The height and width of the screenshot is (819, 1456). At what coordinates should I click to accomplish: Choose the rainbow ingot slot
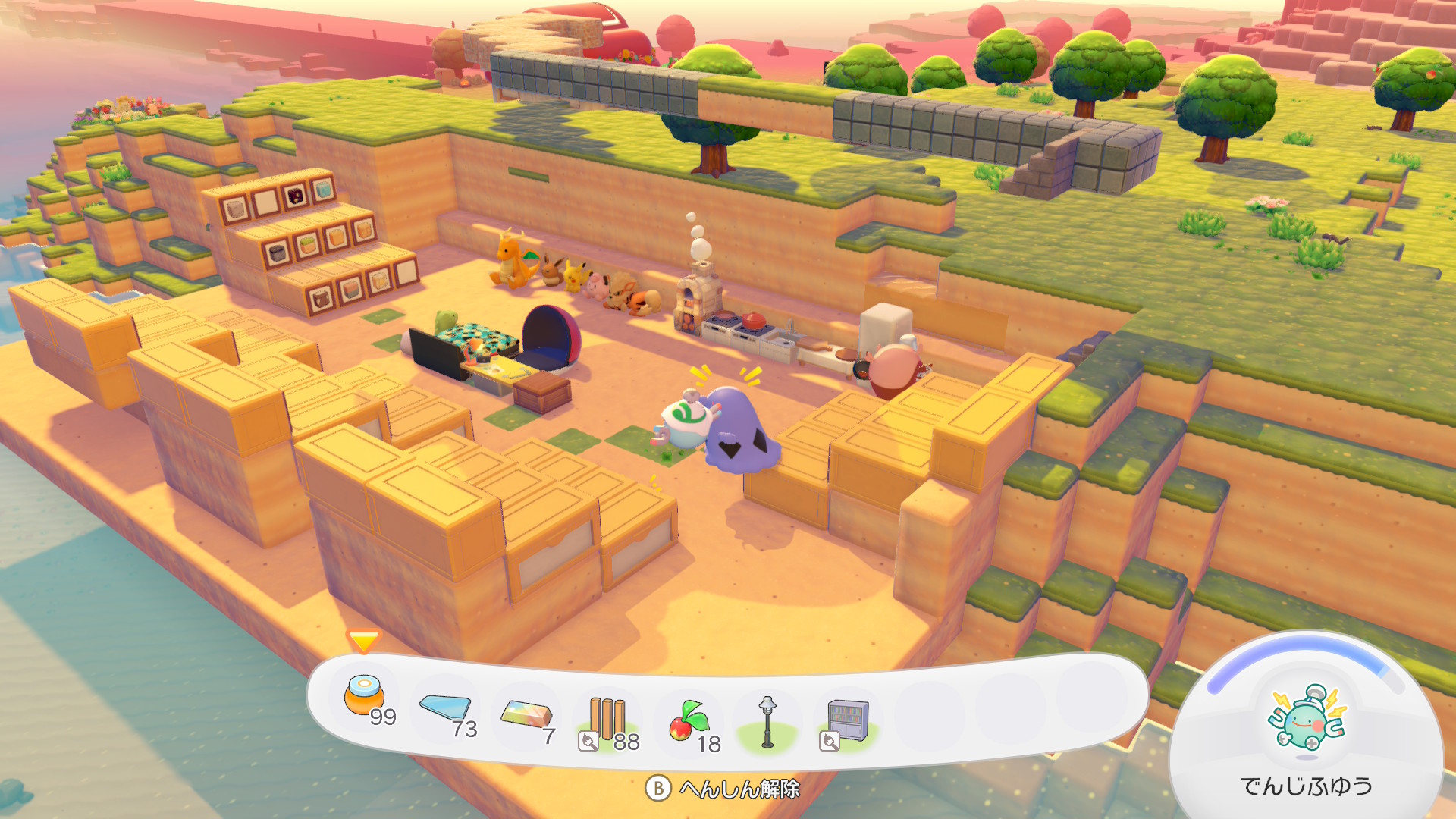pyautogui.click(x=526, y=716)
